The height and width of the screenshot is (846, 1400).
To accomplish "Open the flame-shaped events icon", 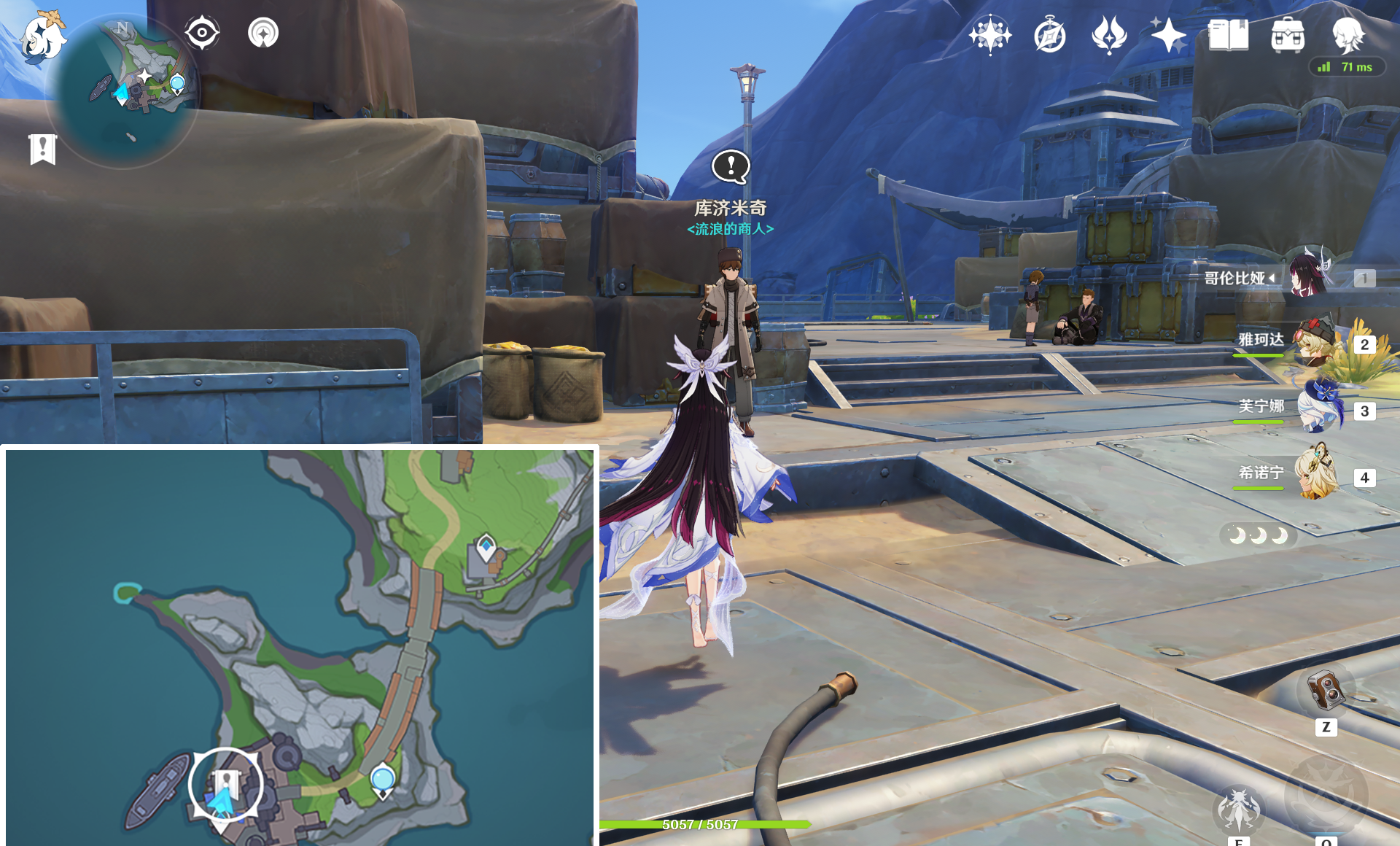I will (1109, 35).
